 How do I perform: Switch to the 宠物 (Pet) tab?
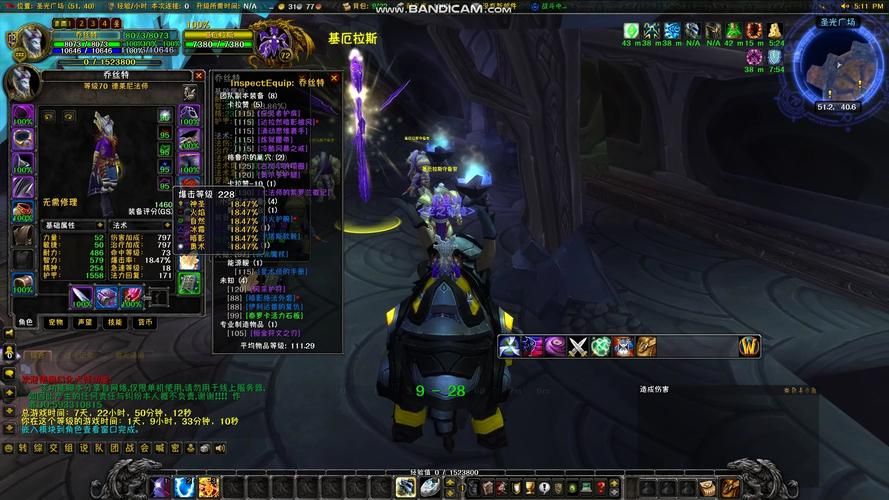[x=56, y=322]
